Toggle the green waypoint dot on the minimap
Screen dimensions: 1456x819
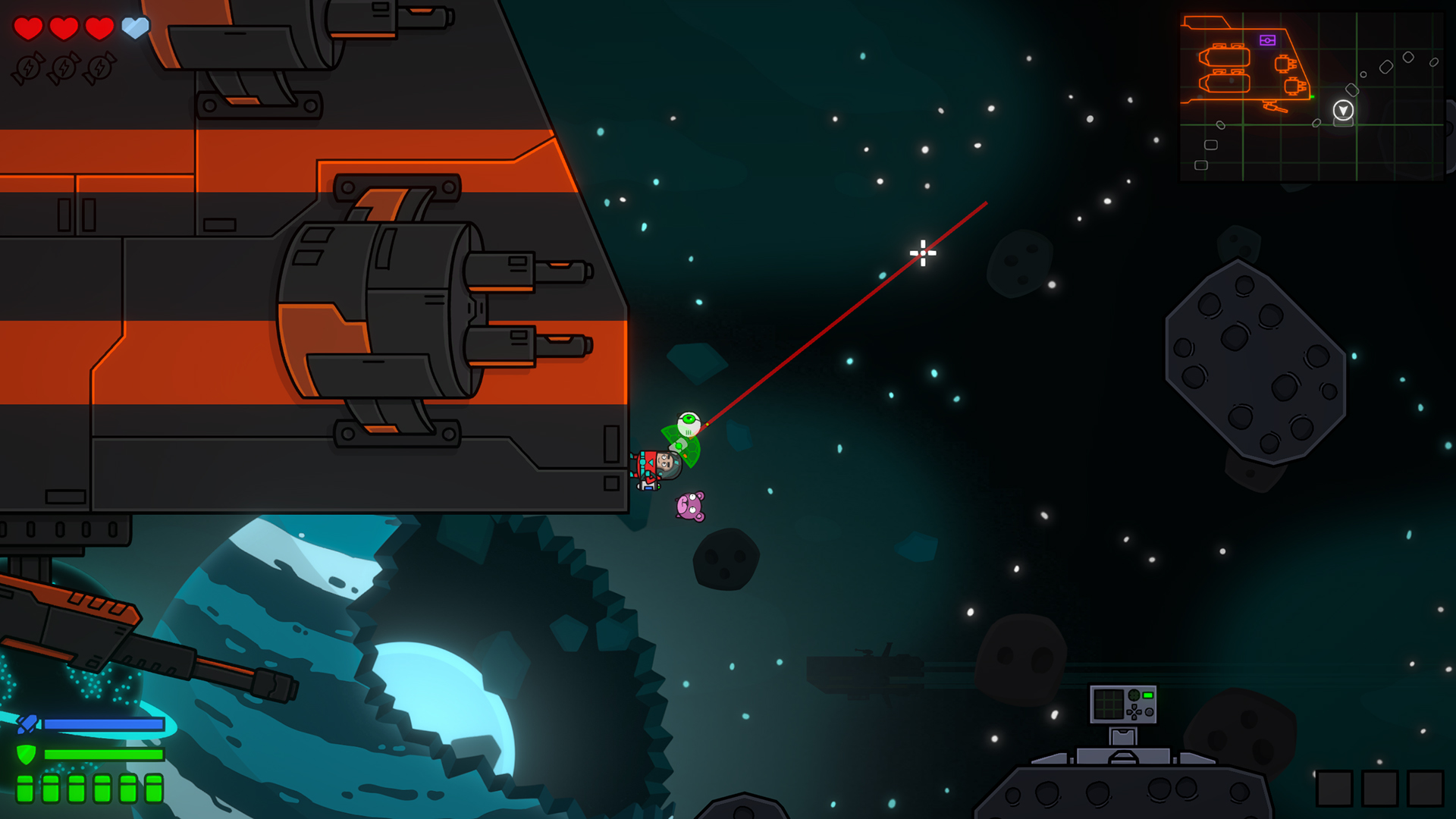pos(1313,96)
